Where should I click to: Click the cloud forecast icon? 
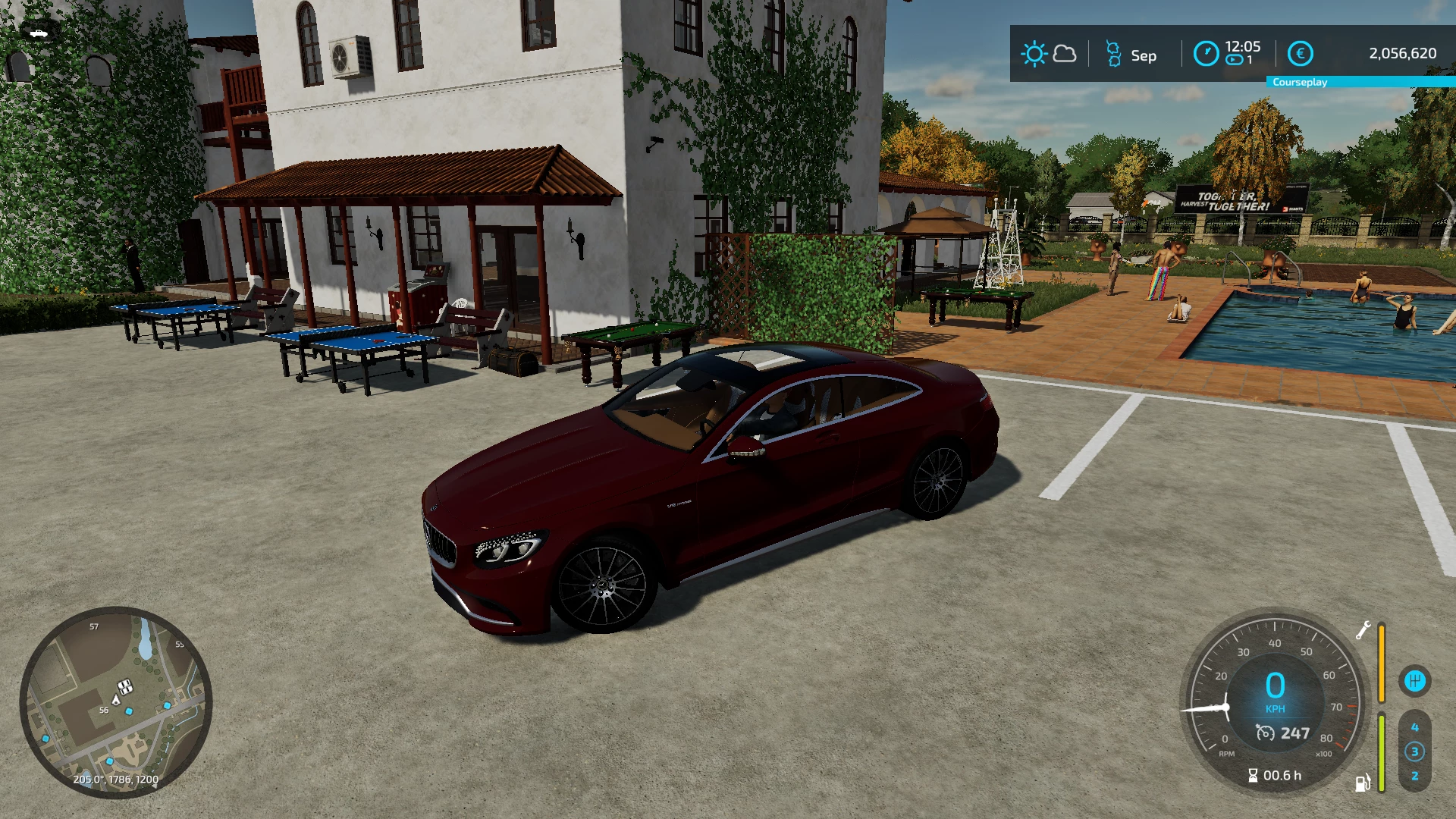[x=1065, y=55]
